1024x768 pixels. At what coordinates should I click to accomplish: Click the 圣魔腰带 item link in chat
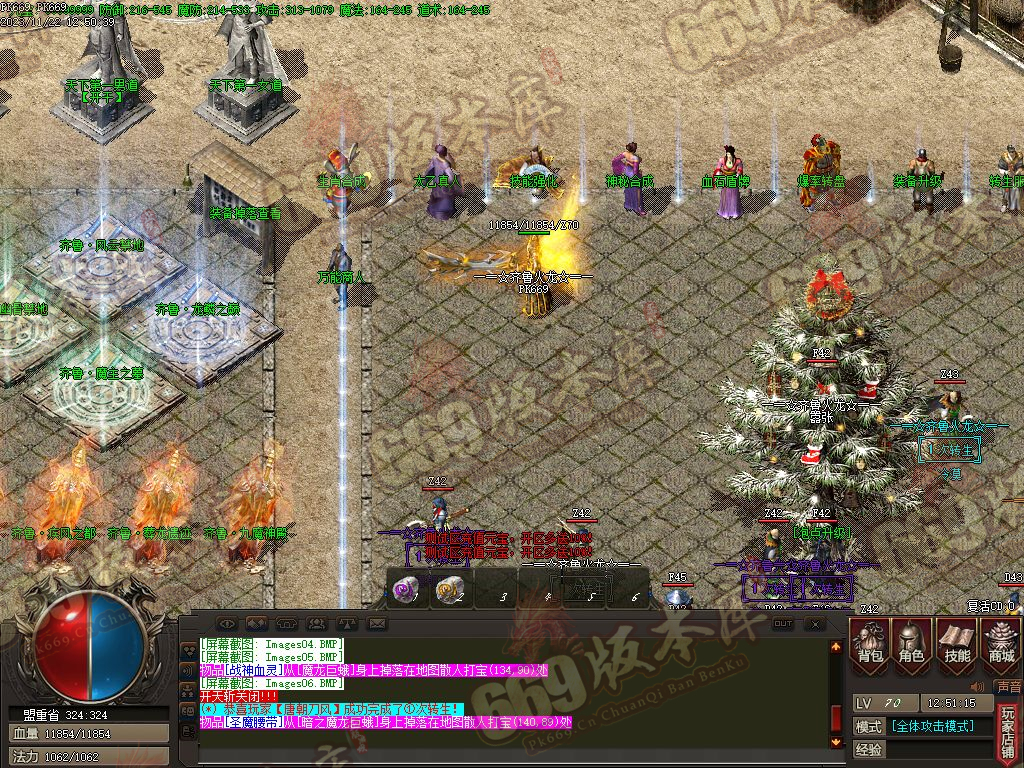click(248, 722)
